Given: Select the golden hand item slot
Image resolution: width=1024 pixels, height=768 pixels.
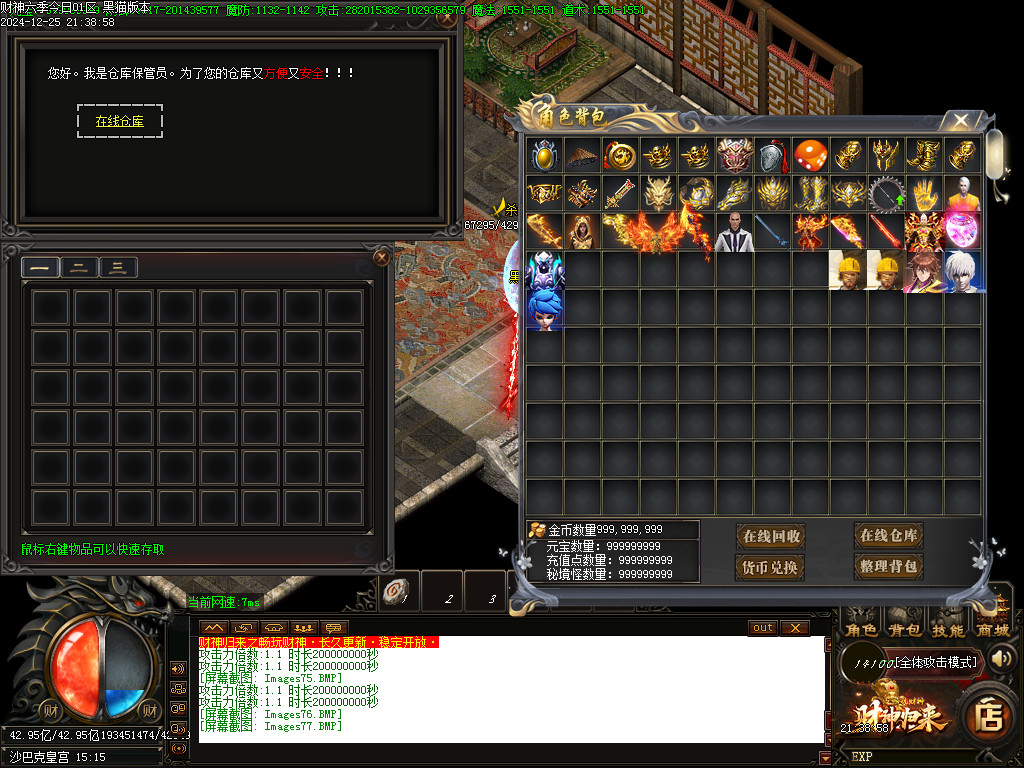Looking at the screenshot, I should click(924, 193).
